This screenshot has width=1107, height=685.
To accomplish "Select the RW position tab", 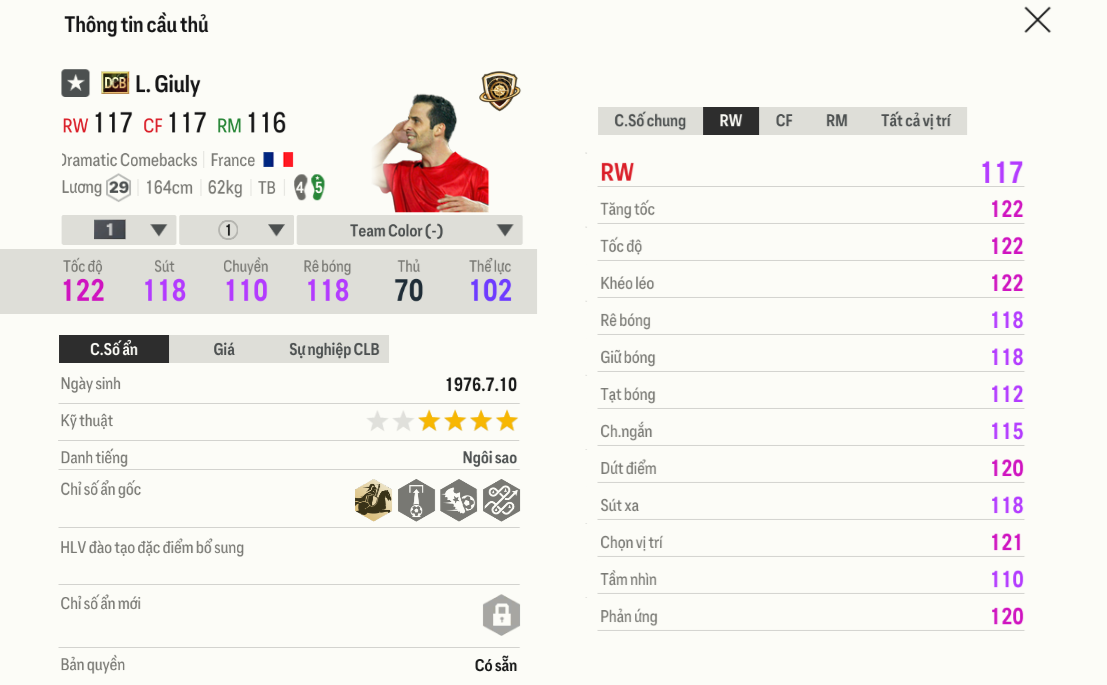I will pos(731,121).
